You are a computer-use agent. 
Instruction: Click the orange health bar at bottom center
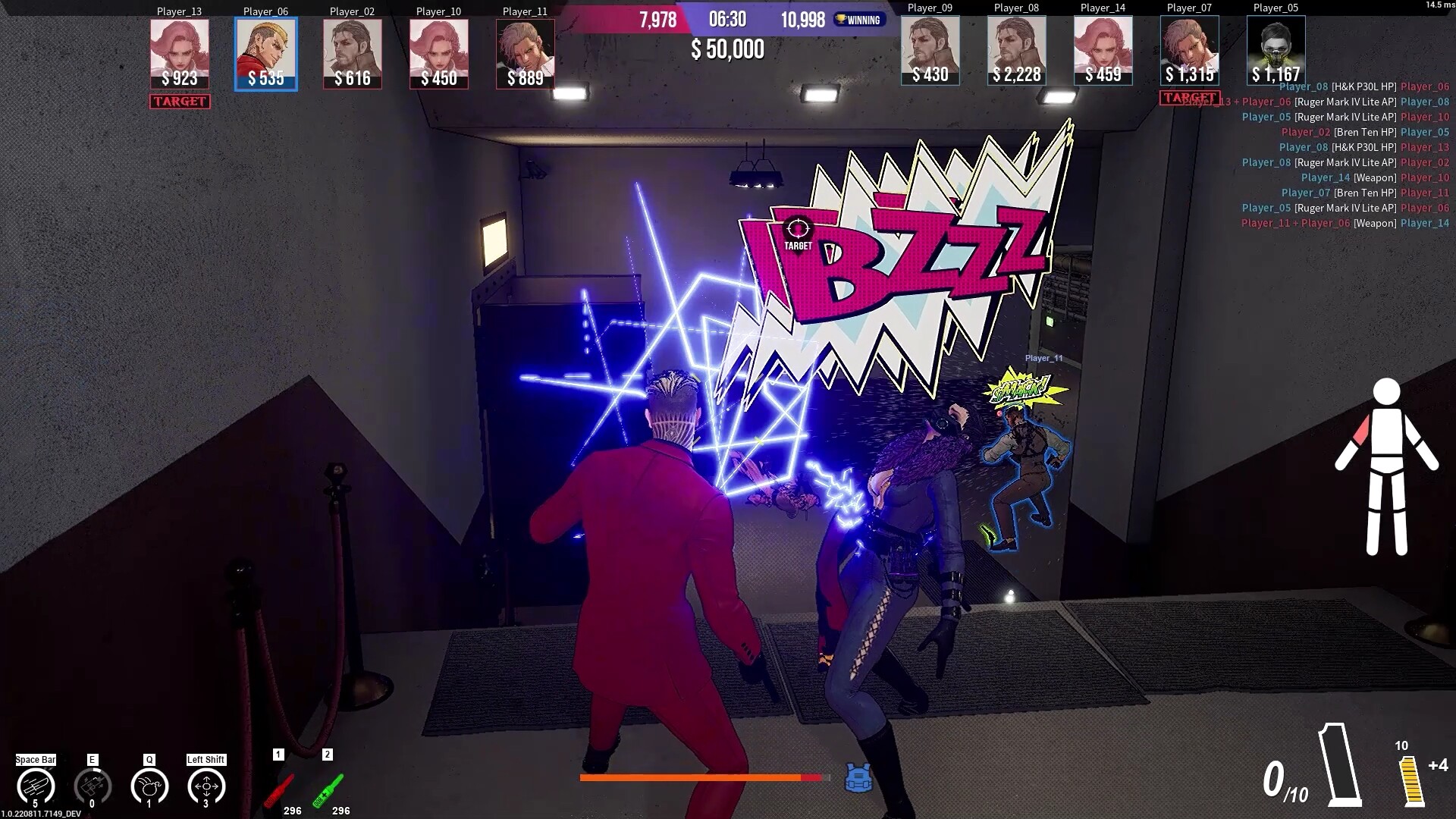point(701,778)
